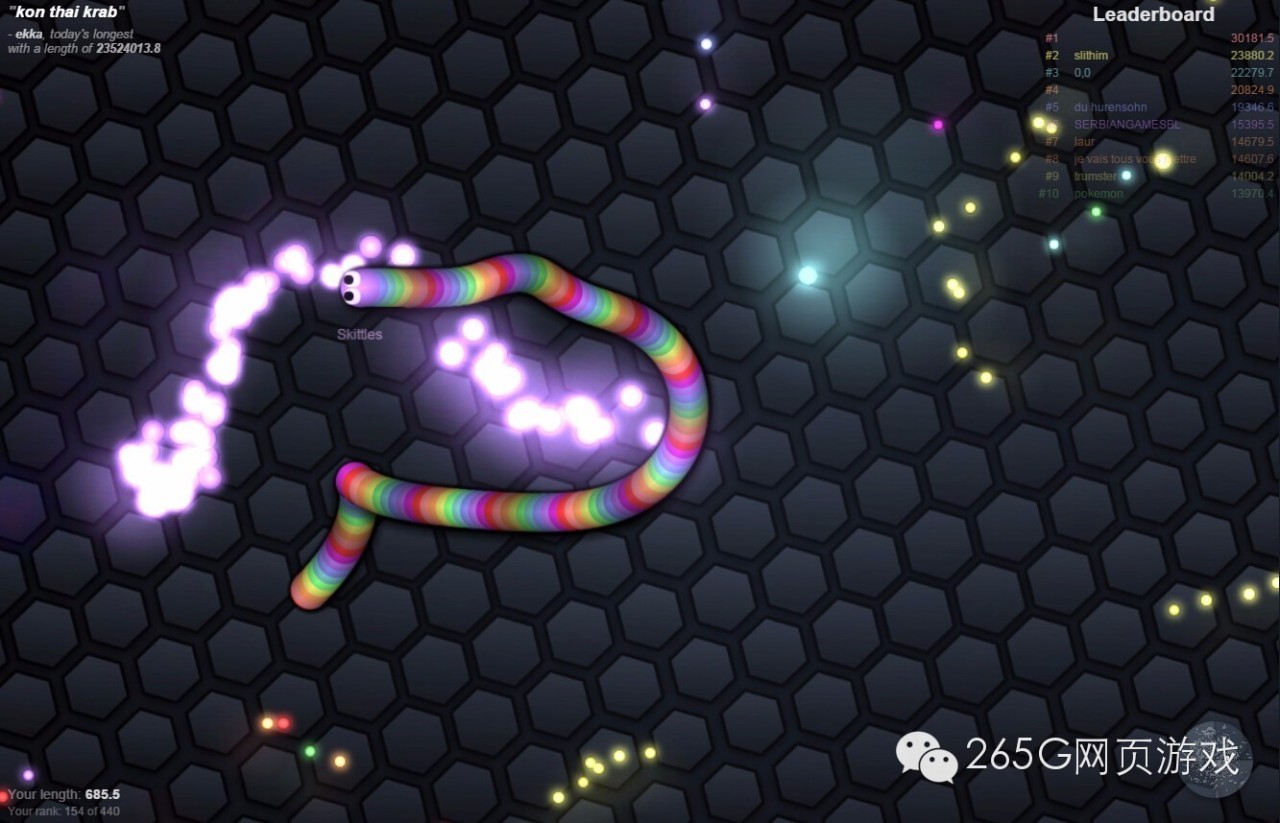Viewport: 1280px width, 823px height.
Task: Open the Leaderboard header
Action: click(1153, 15)
